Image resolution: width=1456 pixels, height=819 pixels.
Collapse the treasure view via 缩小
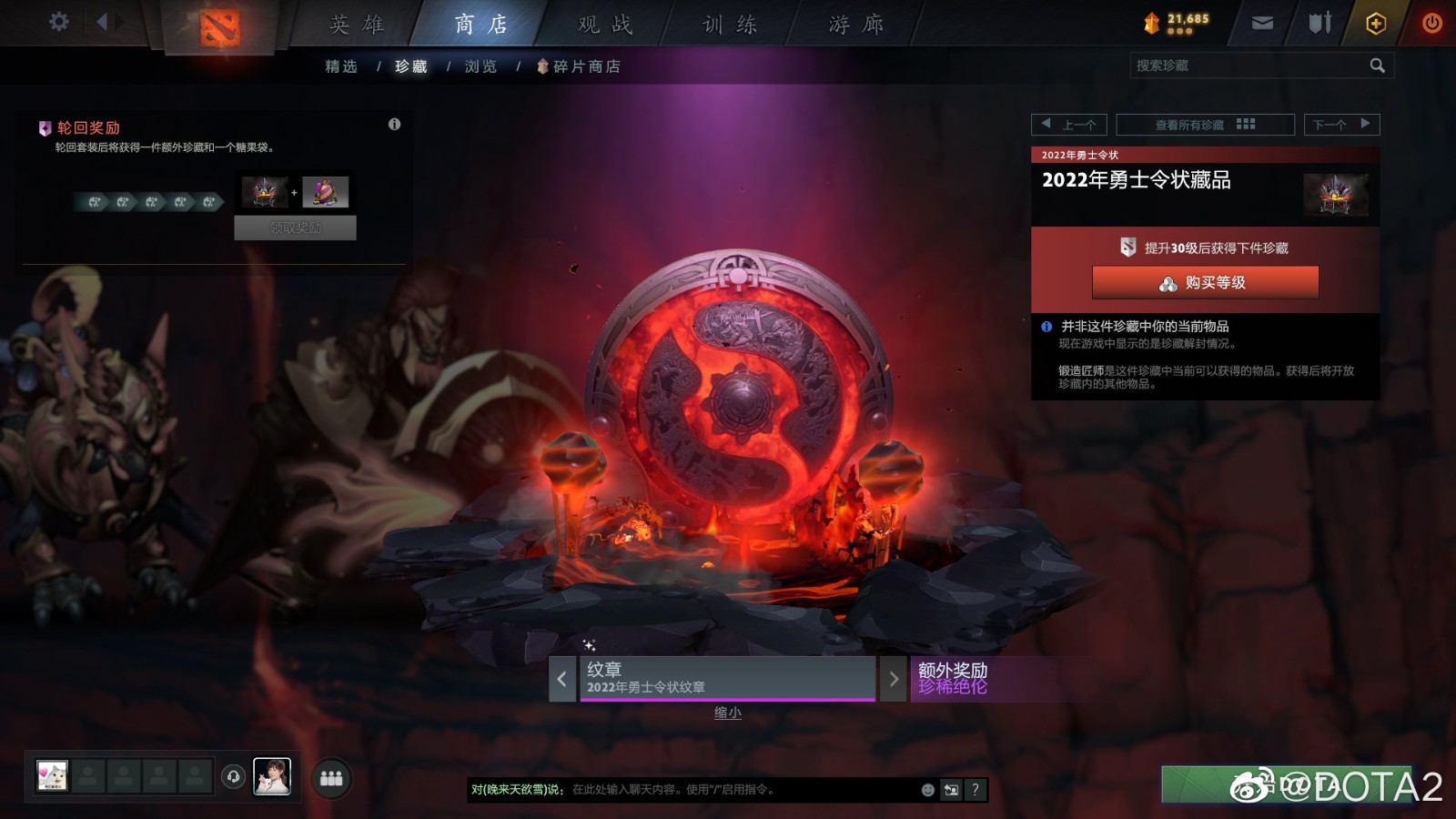[x=728, y=713]
